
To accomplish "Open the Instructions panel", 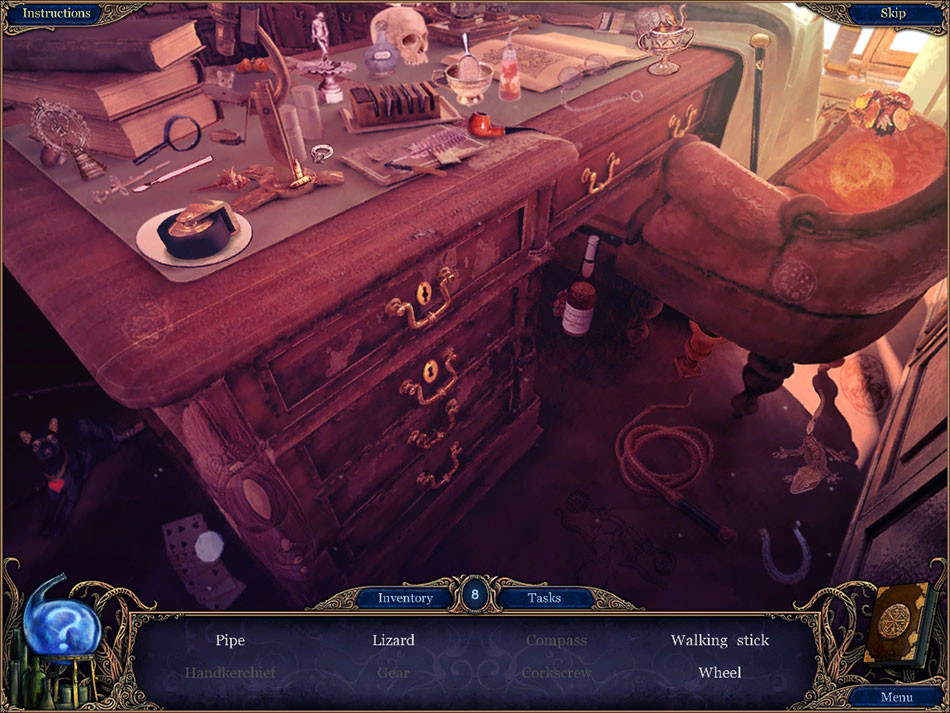I will point(56,14).
